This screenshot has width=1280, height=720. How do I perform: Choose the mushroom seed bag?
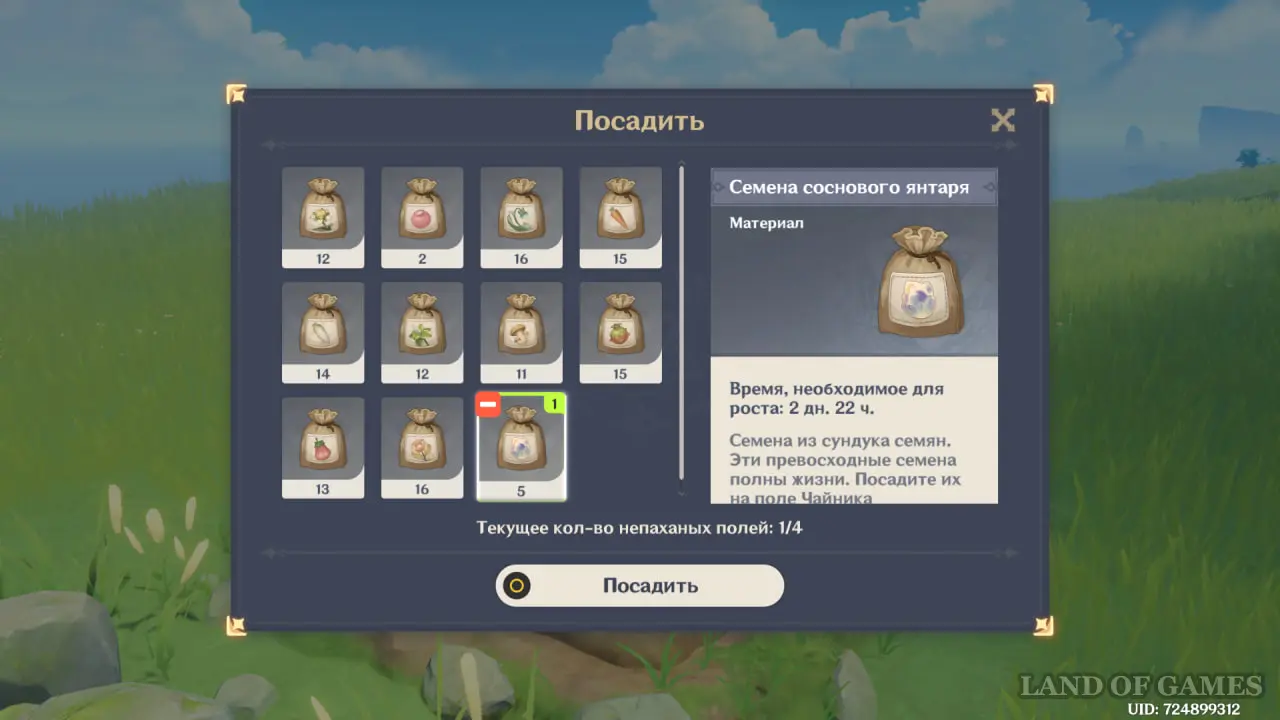[x=521, y=332]
